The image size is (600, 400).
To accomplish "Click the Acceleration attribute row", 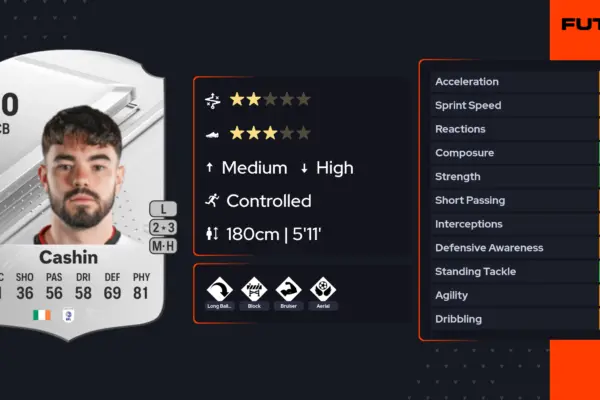I will [510, 82].
